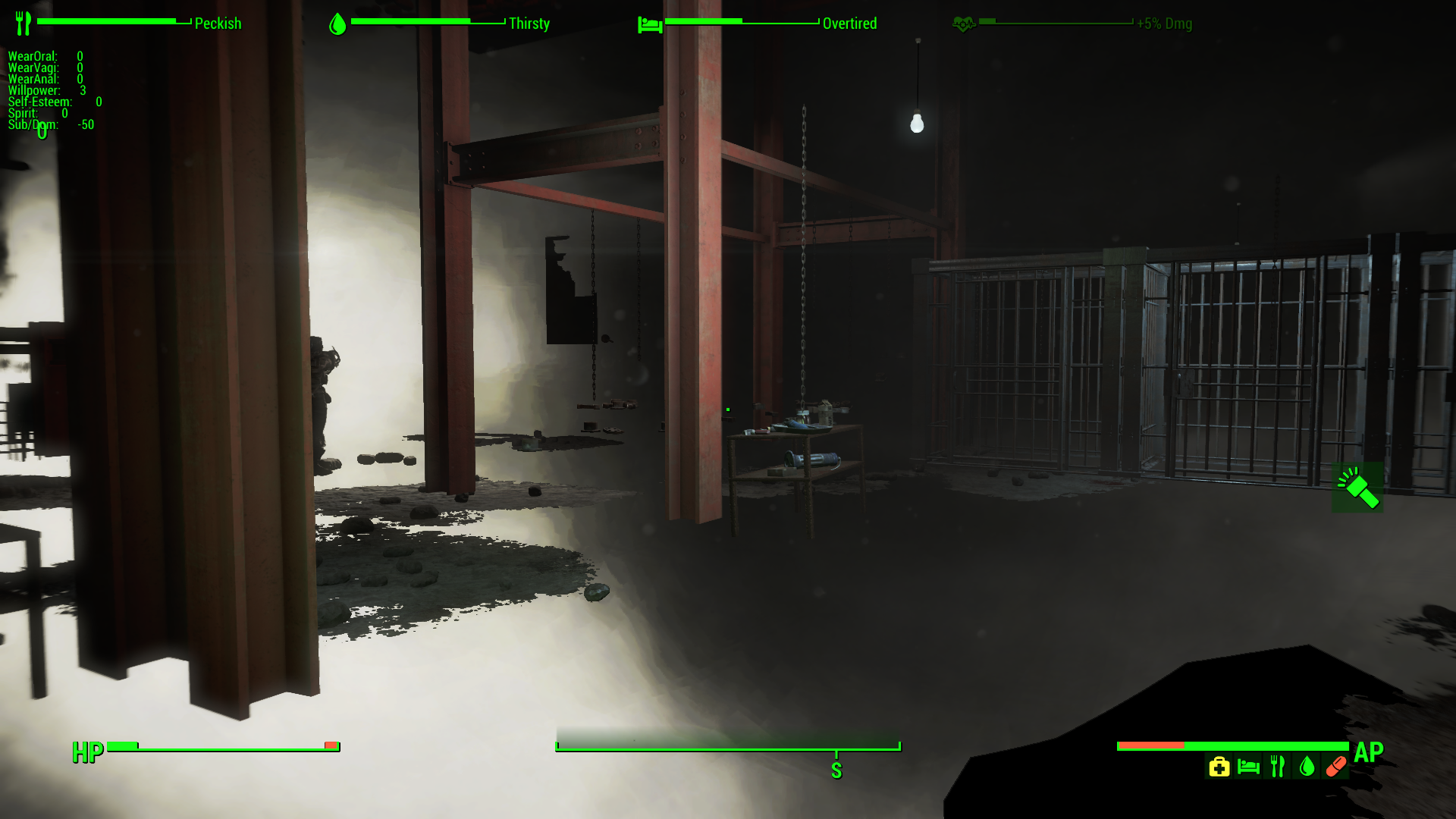
Task: Click the water droplet icon beside the Thirsty bar
Action: point(337,23)
